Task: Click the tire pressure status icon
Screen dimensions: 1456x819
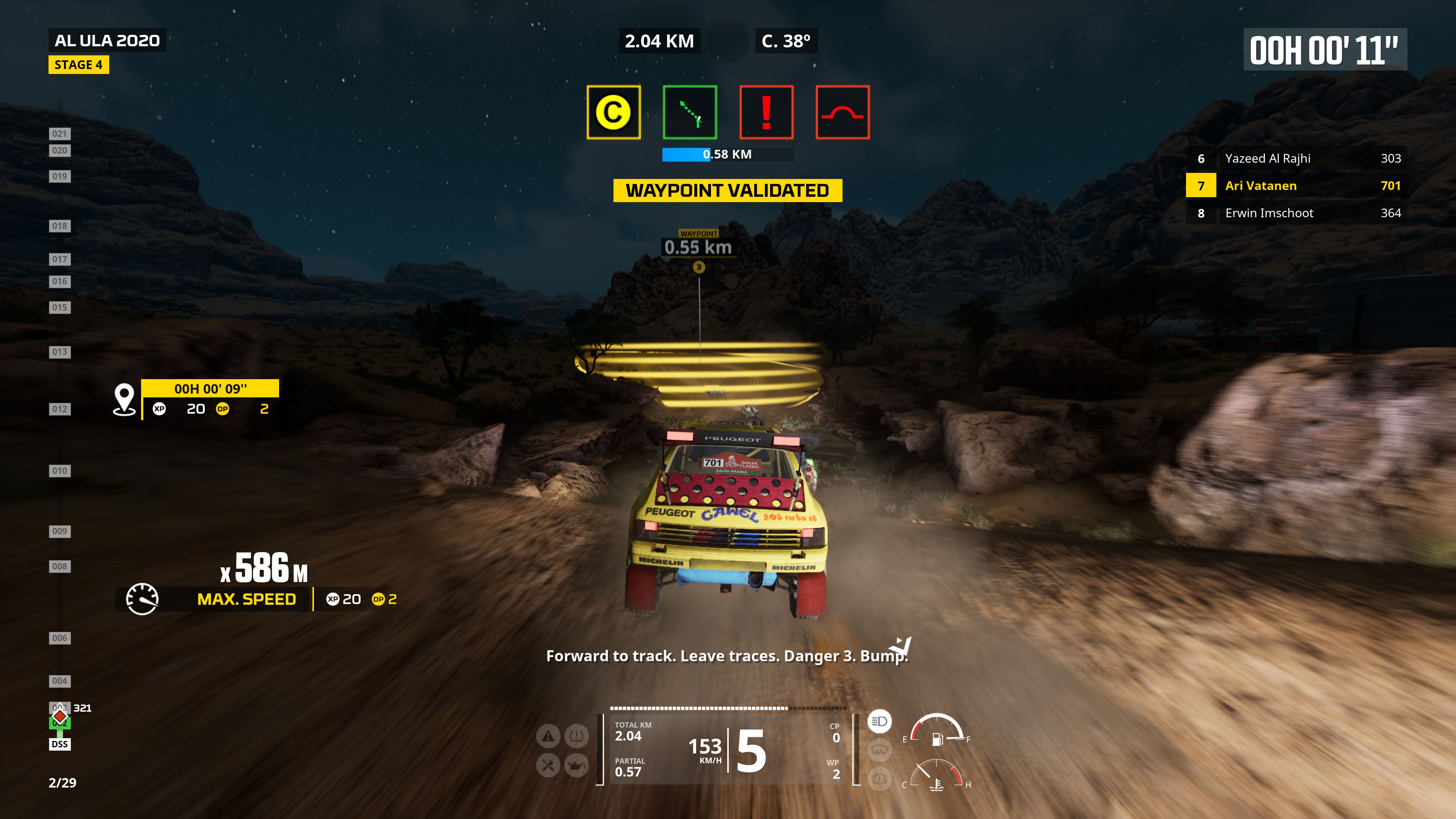Action: pyautogui.click(x=576, y=736)
